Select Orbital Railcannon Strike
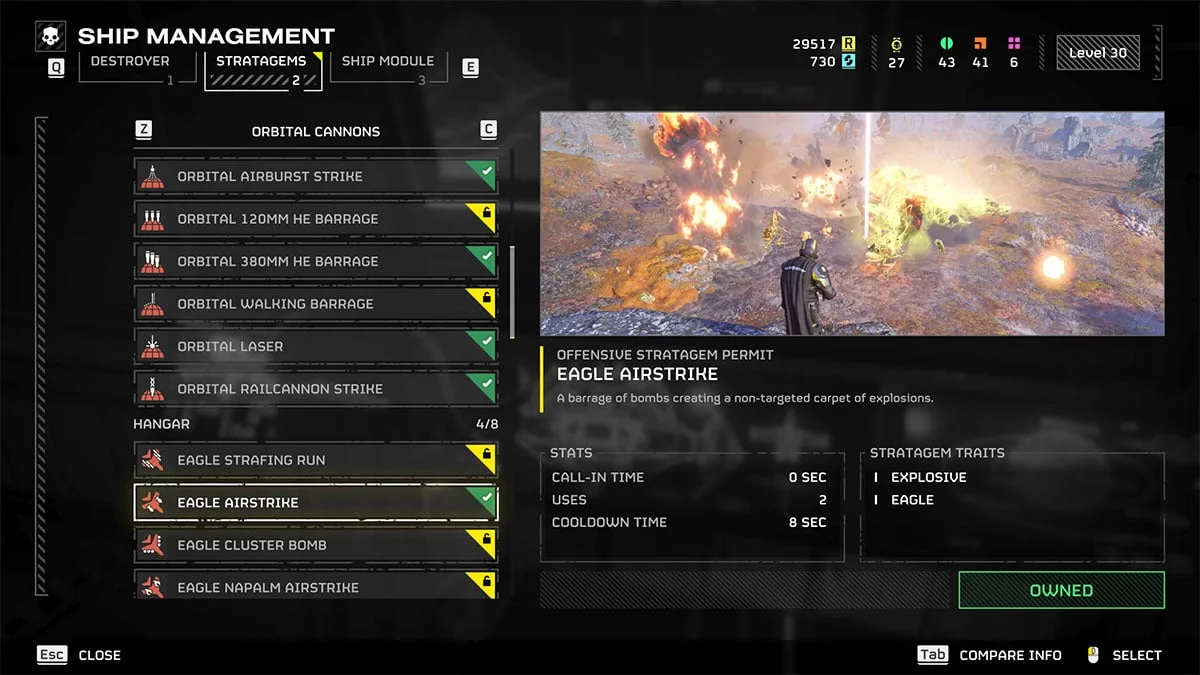The image size is (1200, 675). pyautogui.click(x=315, y=389)
